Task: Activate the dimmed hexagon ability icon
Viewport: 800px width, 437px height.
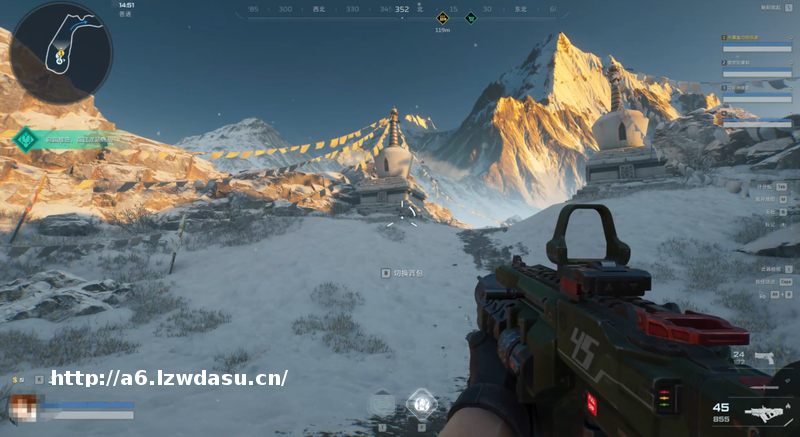Action: point(382,404)
